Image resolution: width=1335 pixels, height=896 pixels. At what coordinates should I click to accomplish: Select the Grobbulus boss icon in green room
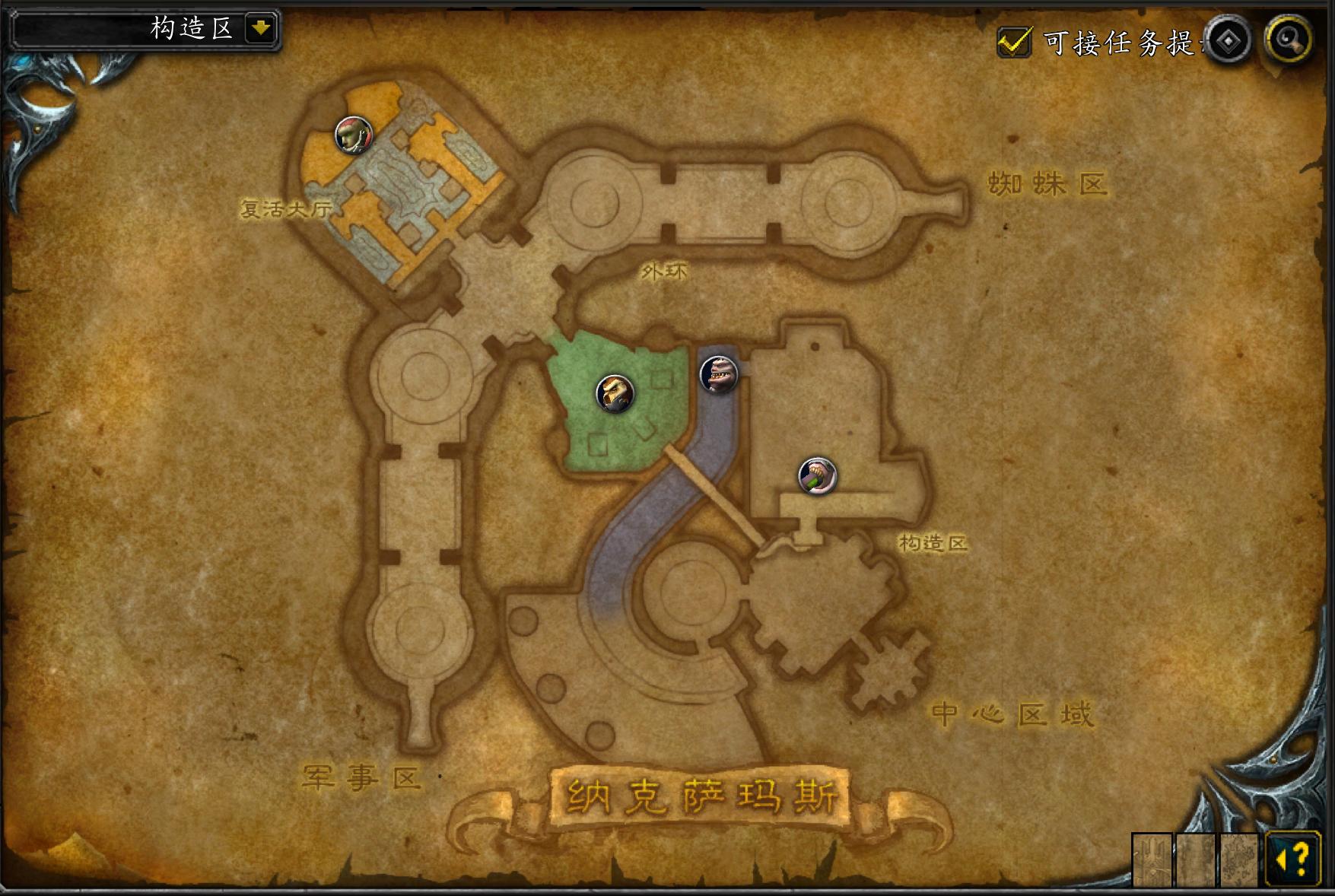pyautogui.click(x=615, y=393)
